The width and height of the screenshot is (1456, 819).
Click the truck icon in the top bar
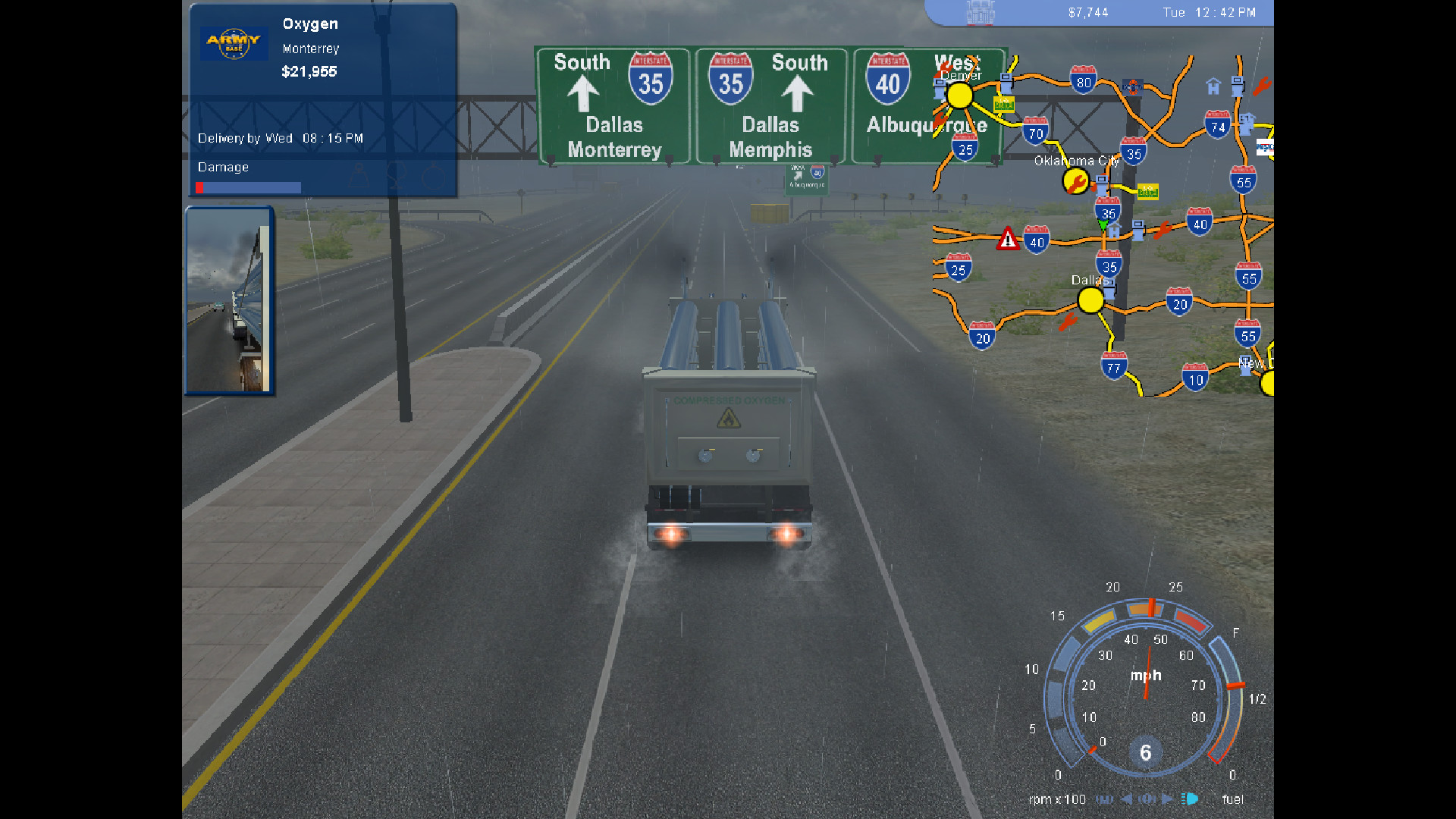tap(980, 13)
